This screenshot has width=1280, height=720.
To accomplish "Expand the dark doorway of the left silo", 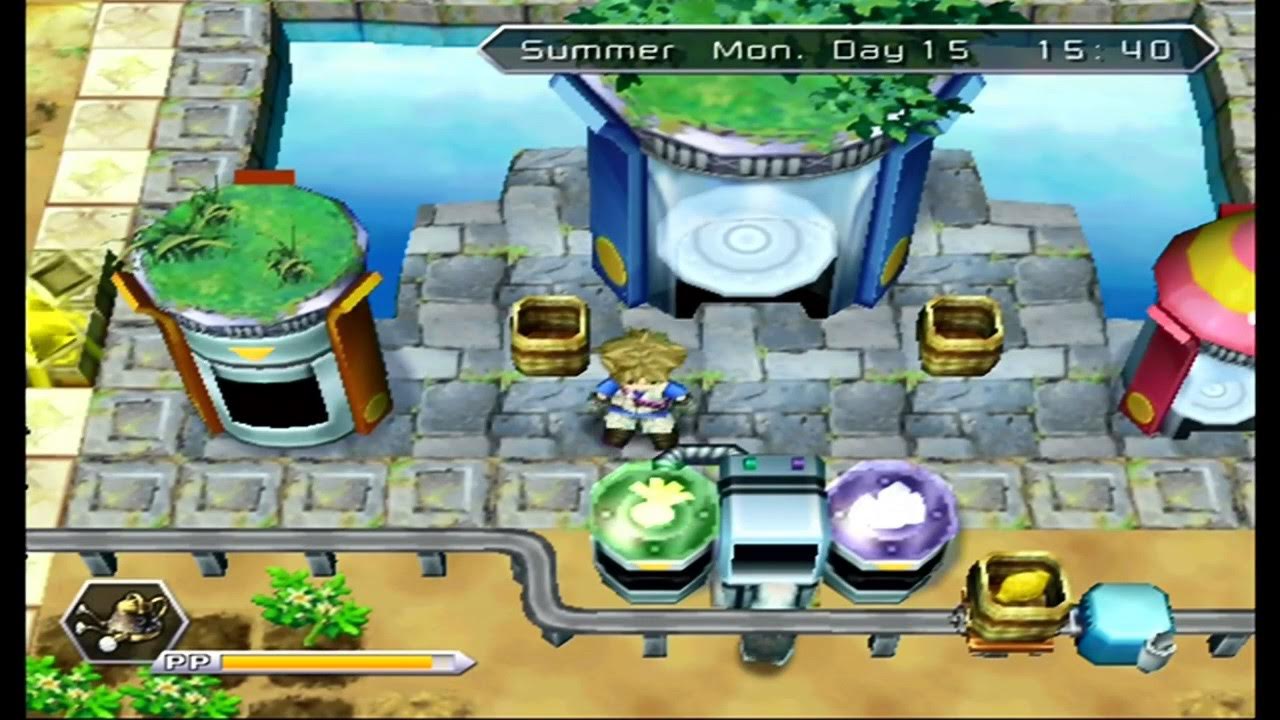I will click(272, 402).
